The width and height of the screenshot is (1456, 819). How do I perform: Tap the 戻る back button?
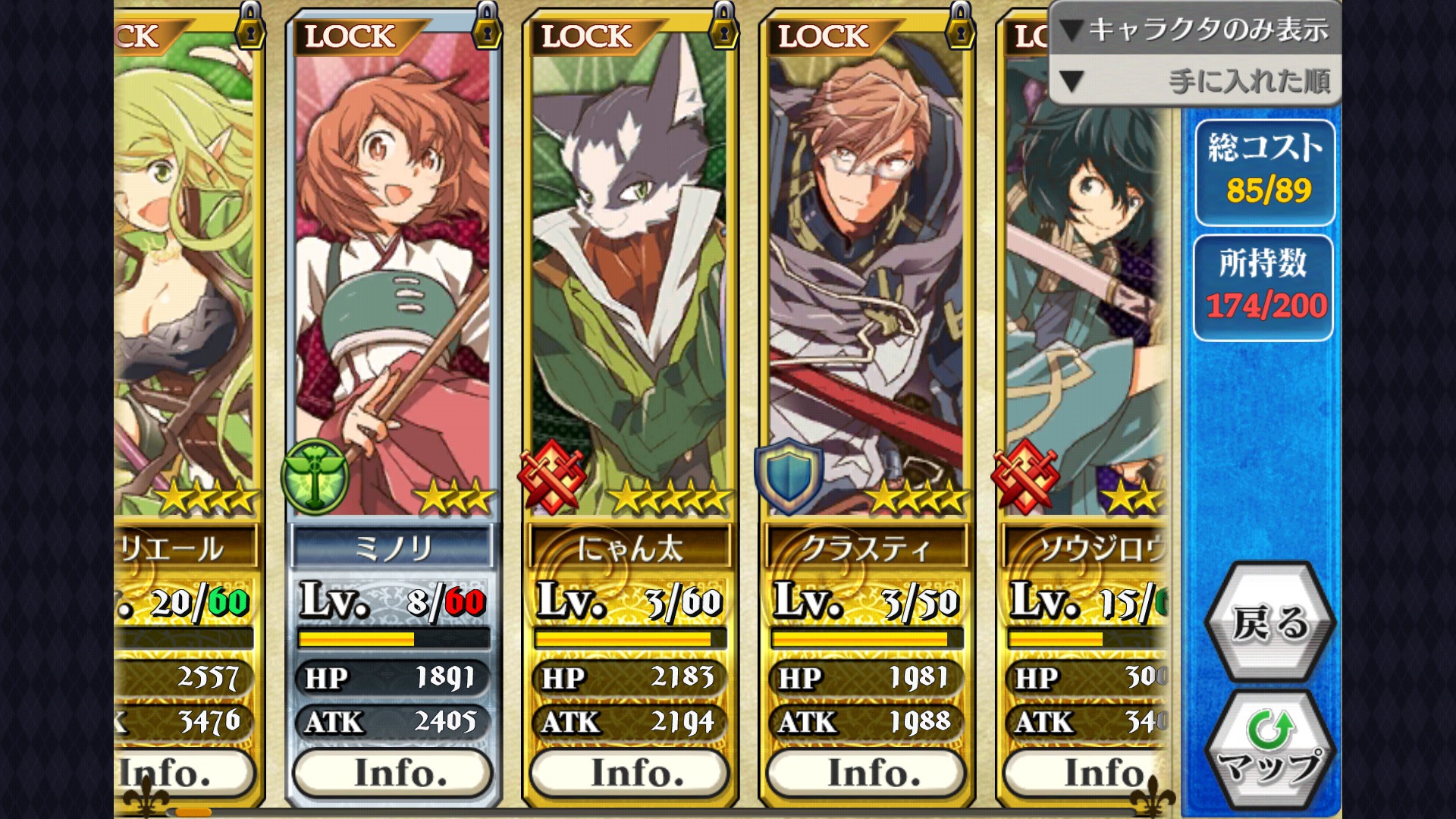1269,623
